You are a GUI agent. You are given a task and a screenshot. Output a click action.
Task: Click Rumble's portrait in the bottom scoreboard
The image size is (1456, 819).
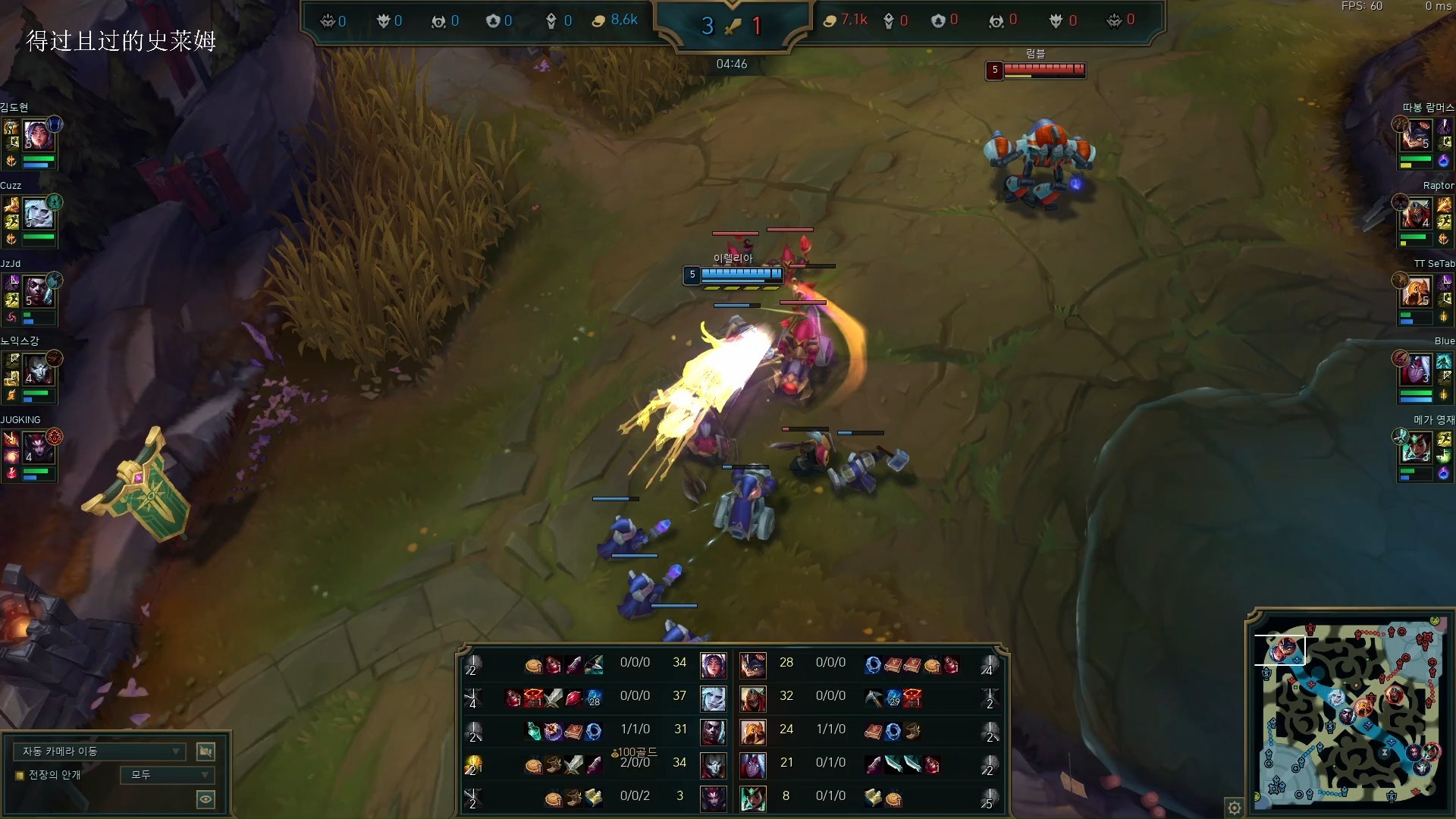click(x=752, y=664)
